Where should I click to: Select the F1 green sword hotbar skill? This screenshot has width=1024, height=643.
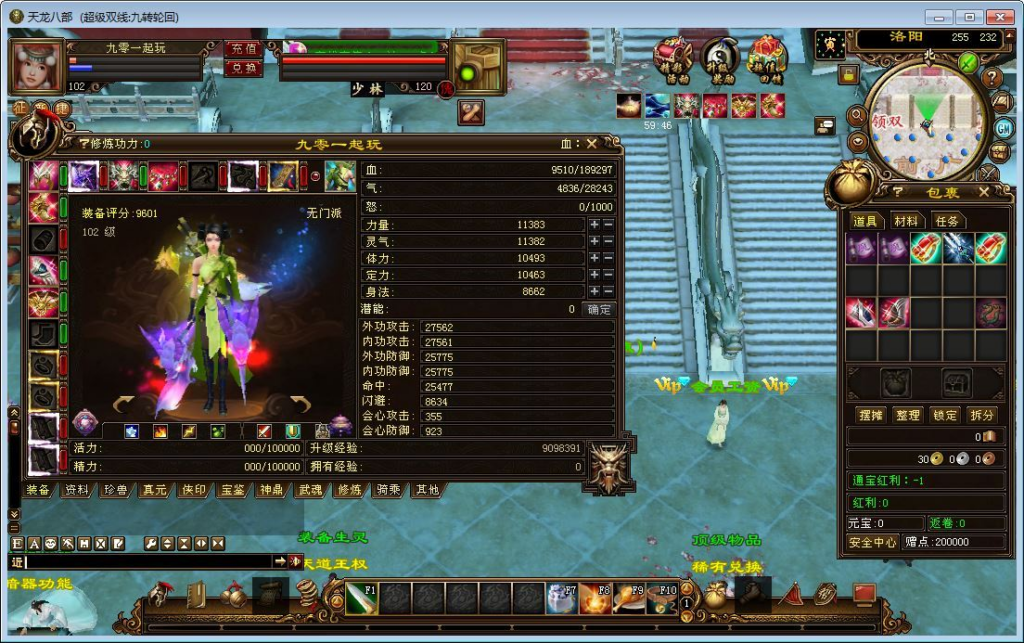tap(360, 598)
